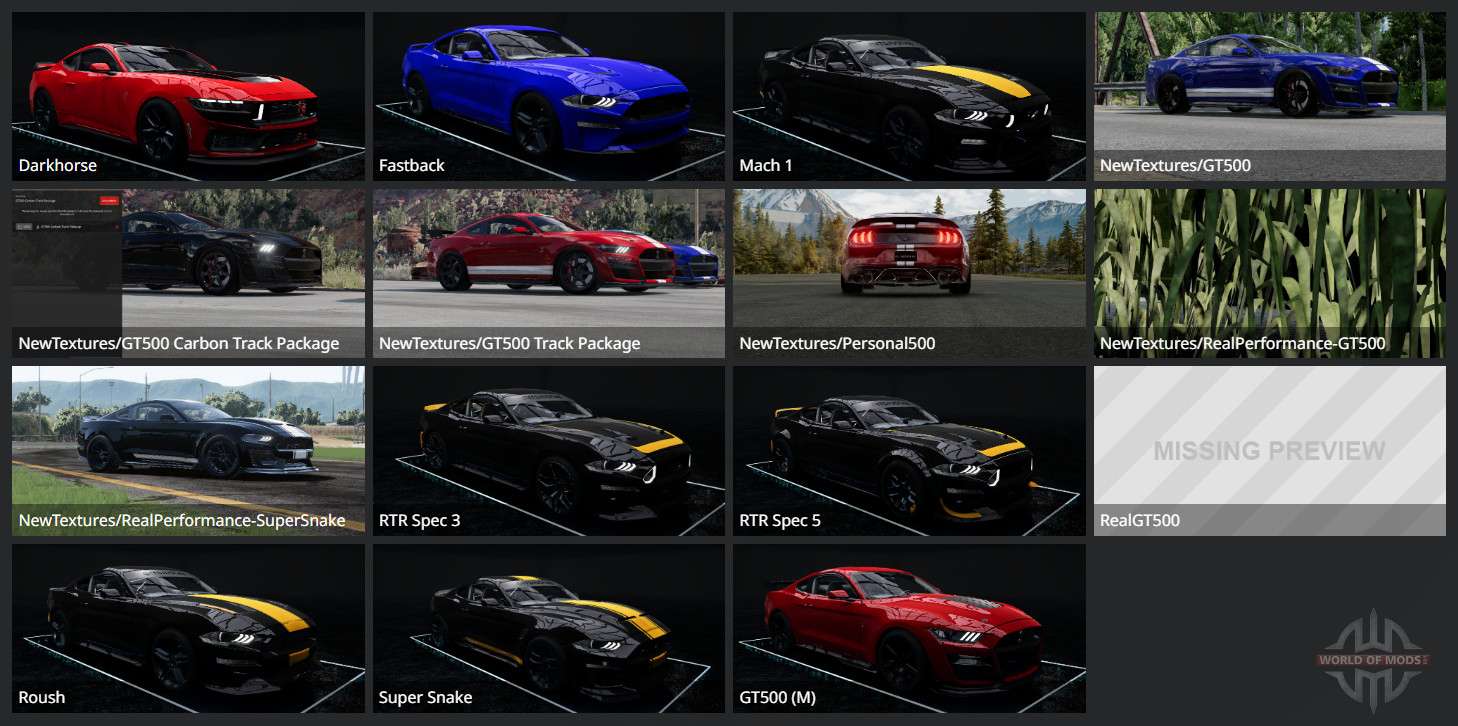The height and width of the screenshot is (726, 1458).
Task: Choose the blue Fastback configuration
Action: tap(549, 96)
